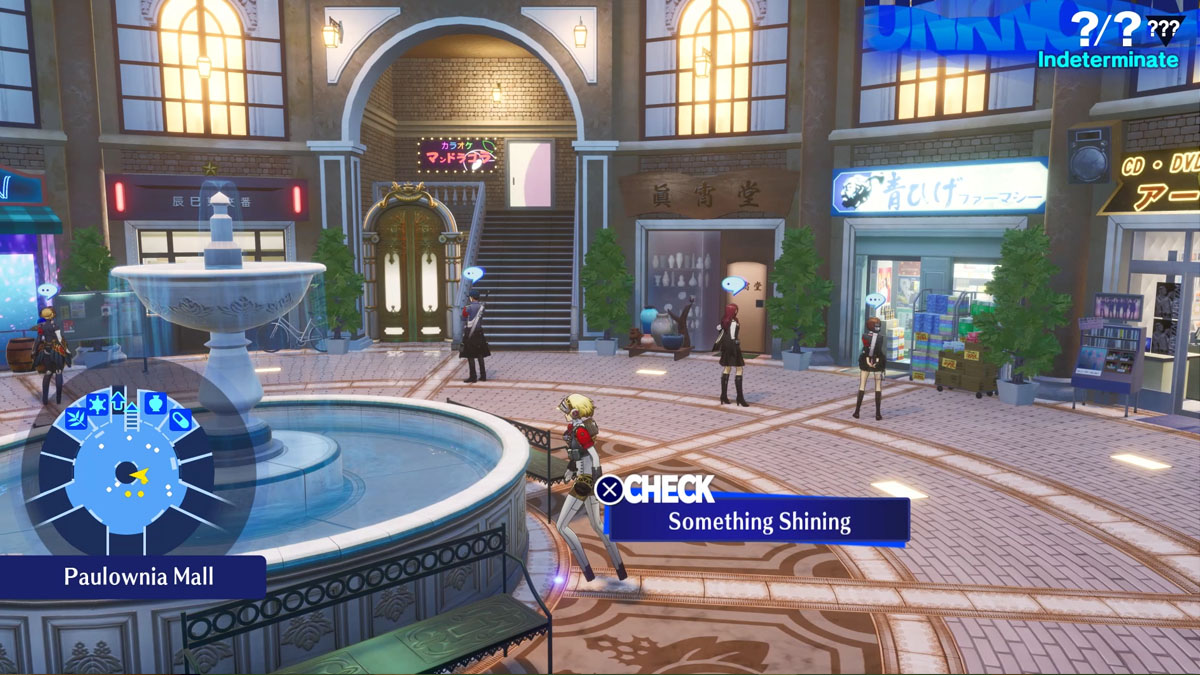Check the Something Shining prompt

coord(758,521)
